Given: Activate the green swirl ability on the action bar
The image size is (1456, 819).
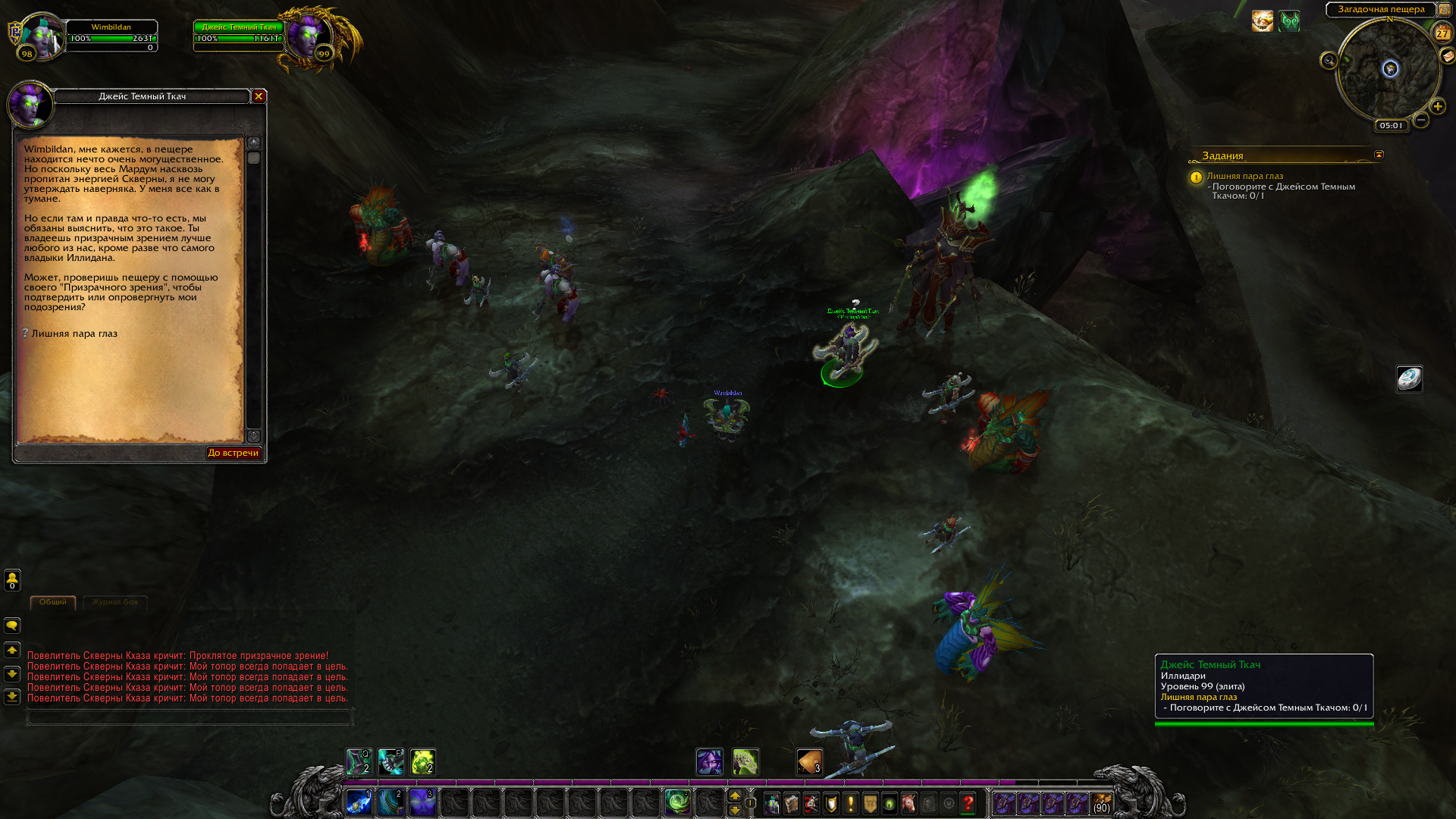Looking at the screenshot, I should [676, 802].
